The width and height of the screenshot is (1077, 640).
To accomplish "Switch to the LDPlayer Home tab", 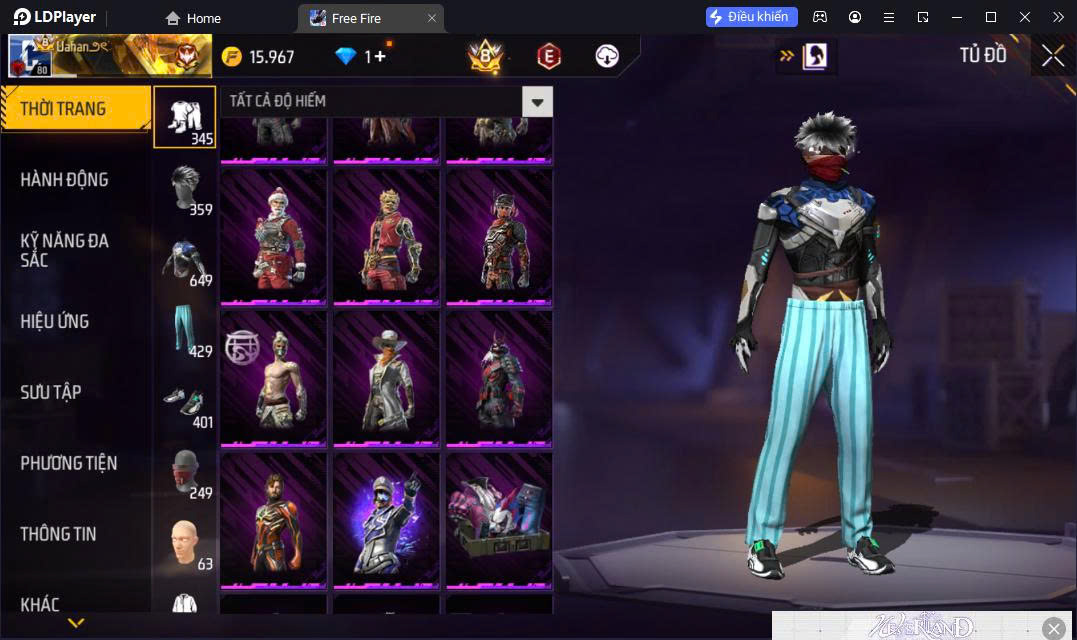I will click(193, 18).
